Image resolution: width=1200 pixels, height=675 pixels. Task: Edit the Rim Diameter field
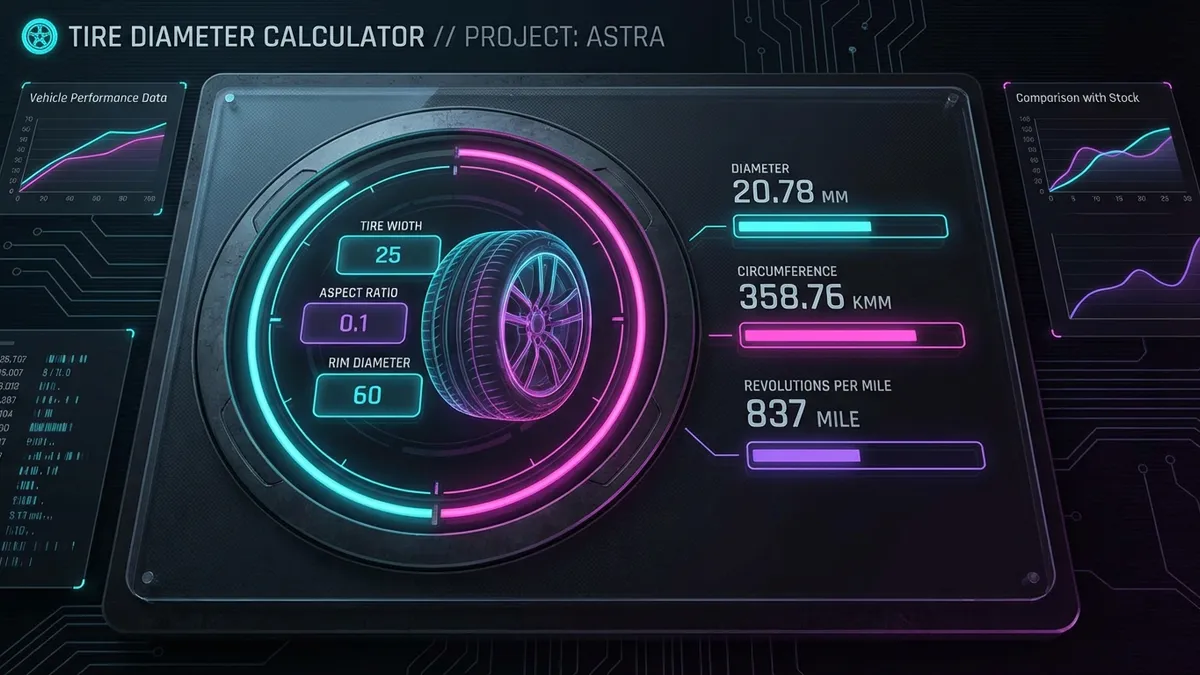click(367, 395)
